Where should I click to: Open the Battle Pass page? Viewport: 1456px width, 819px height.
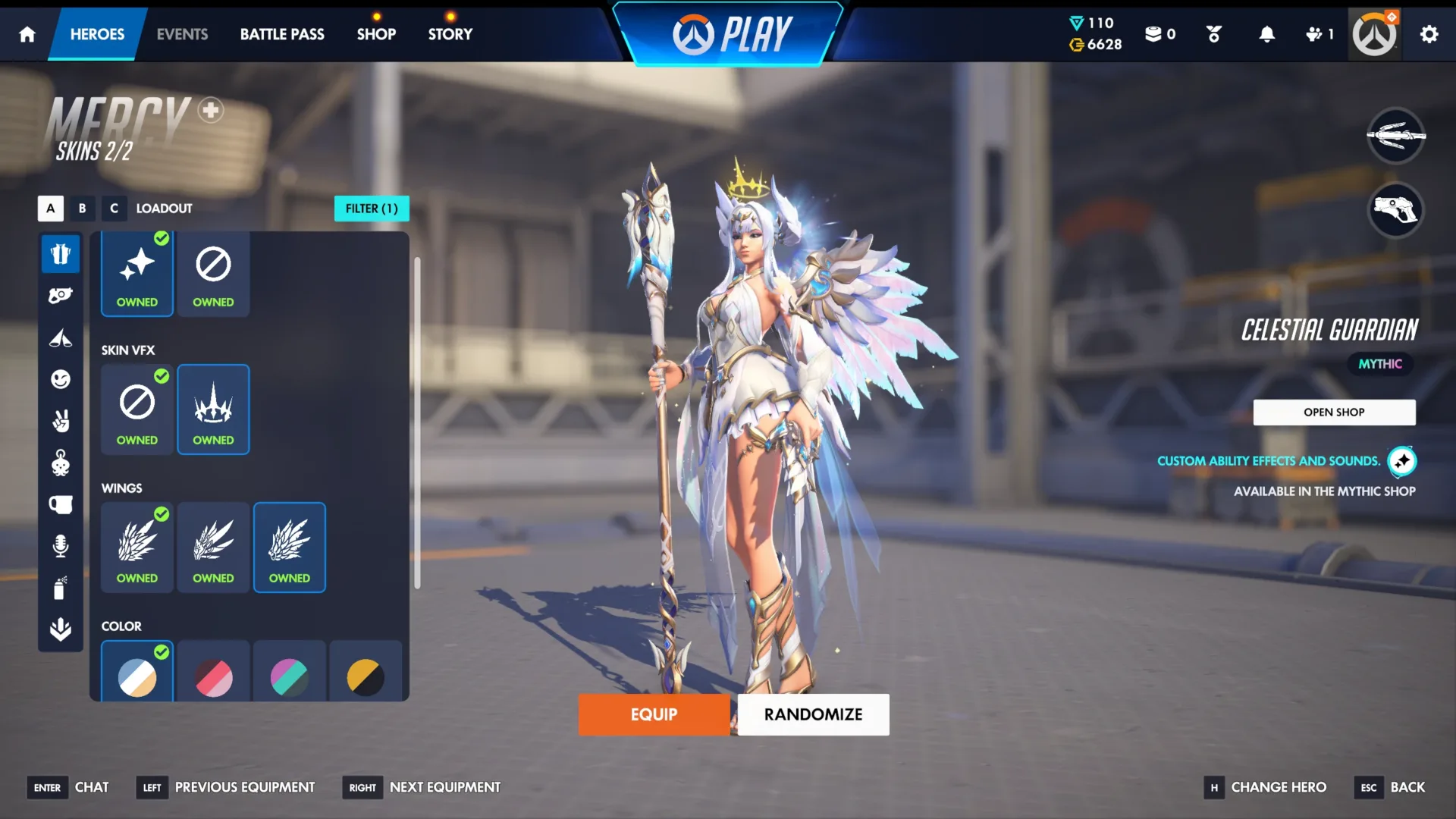point(281,33)
